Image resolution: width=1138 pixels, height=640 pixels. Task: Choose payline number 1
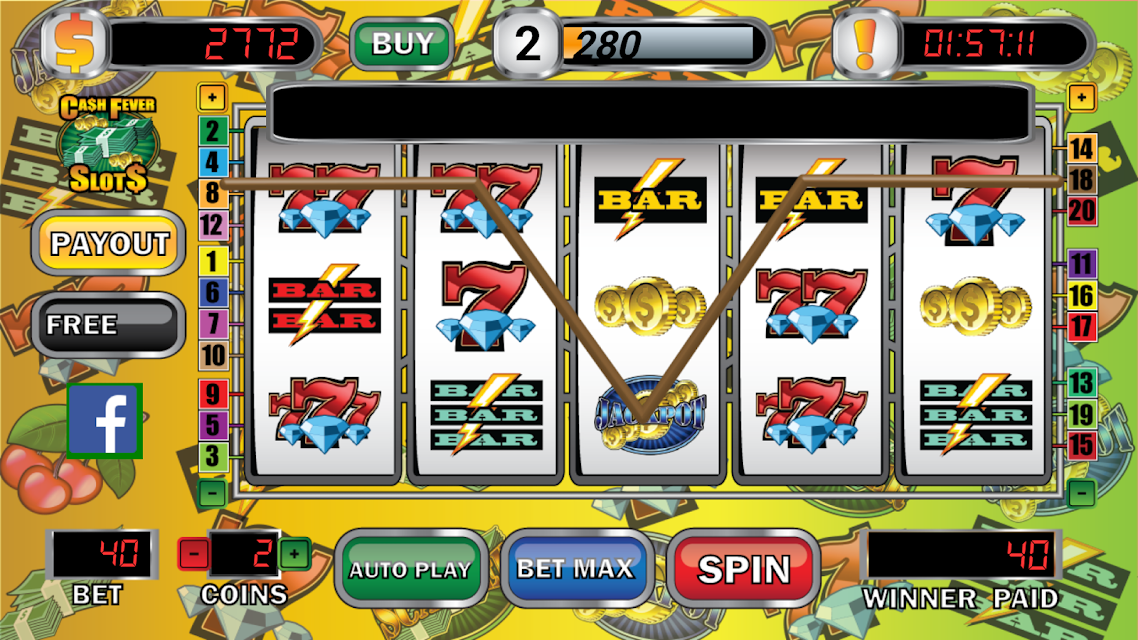[x=213, y=262]
